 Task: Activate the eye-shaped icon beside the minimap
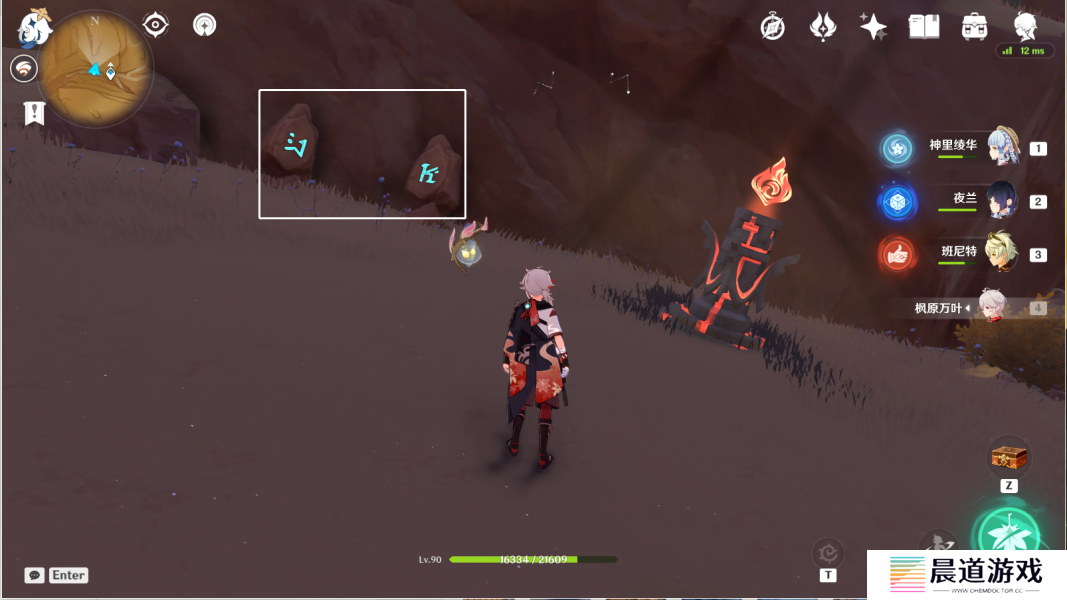(156, 25)
